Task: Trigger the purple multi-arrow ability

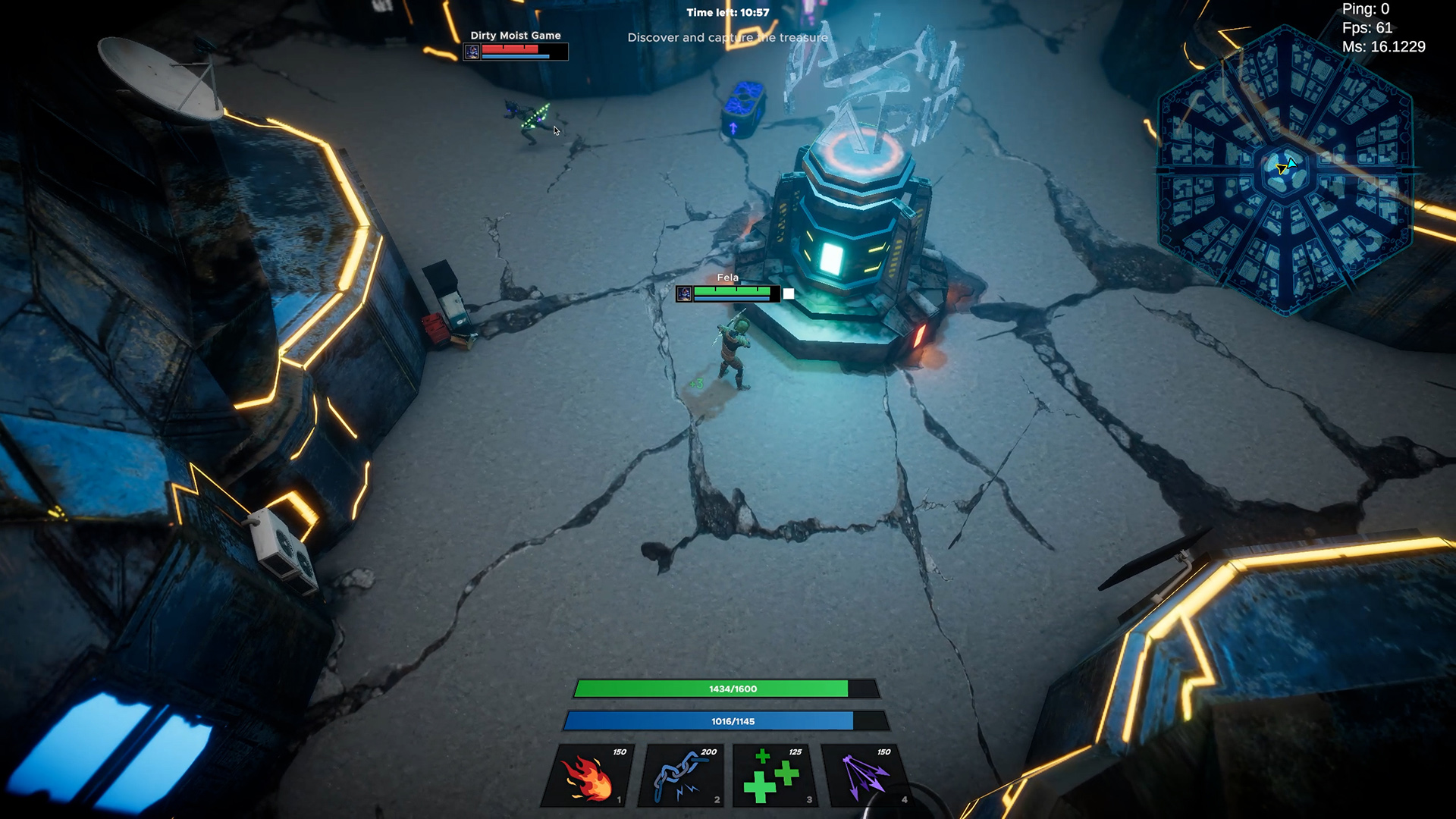Action: coord(866,776)
